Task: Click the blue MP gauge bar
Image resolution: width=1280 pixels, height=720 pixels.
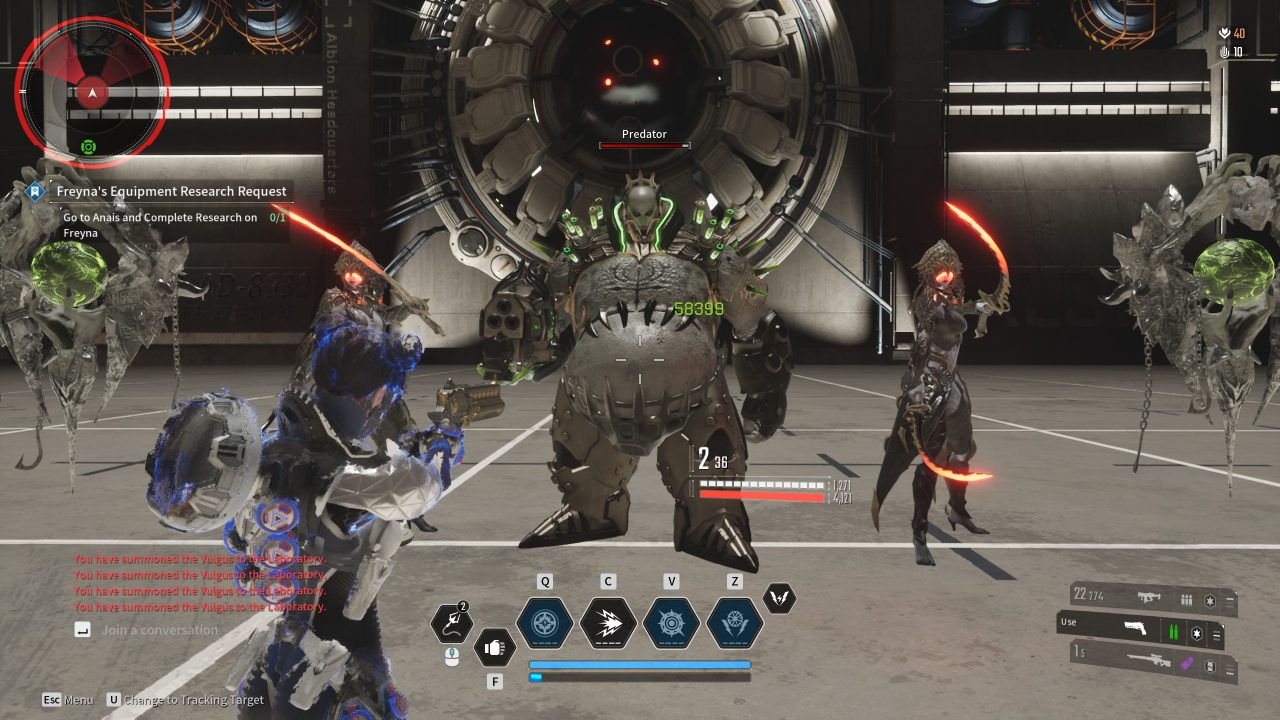Action: point(640,664)
